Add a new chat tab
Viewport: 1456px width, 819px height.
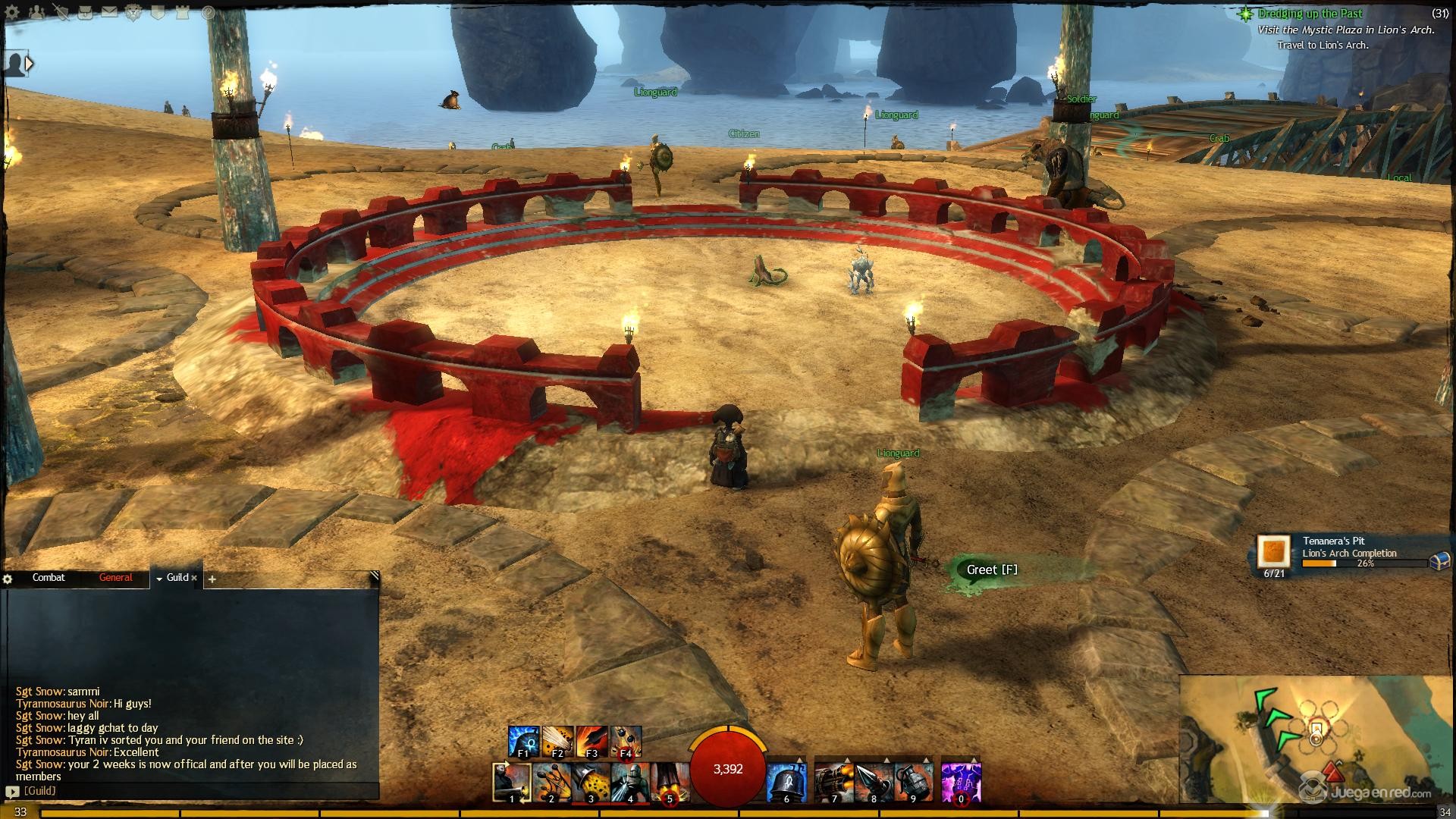(x=212, y=579)
